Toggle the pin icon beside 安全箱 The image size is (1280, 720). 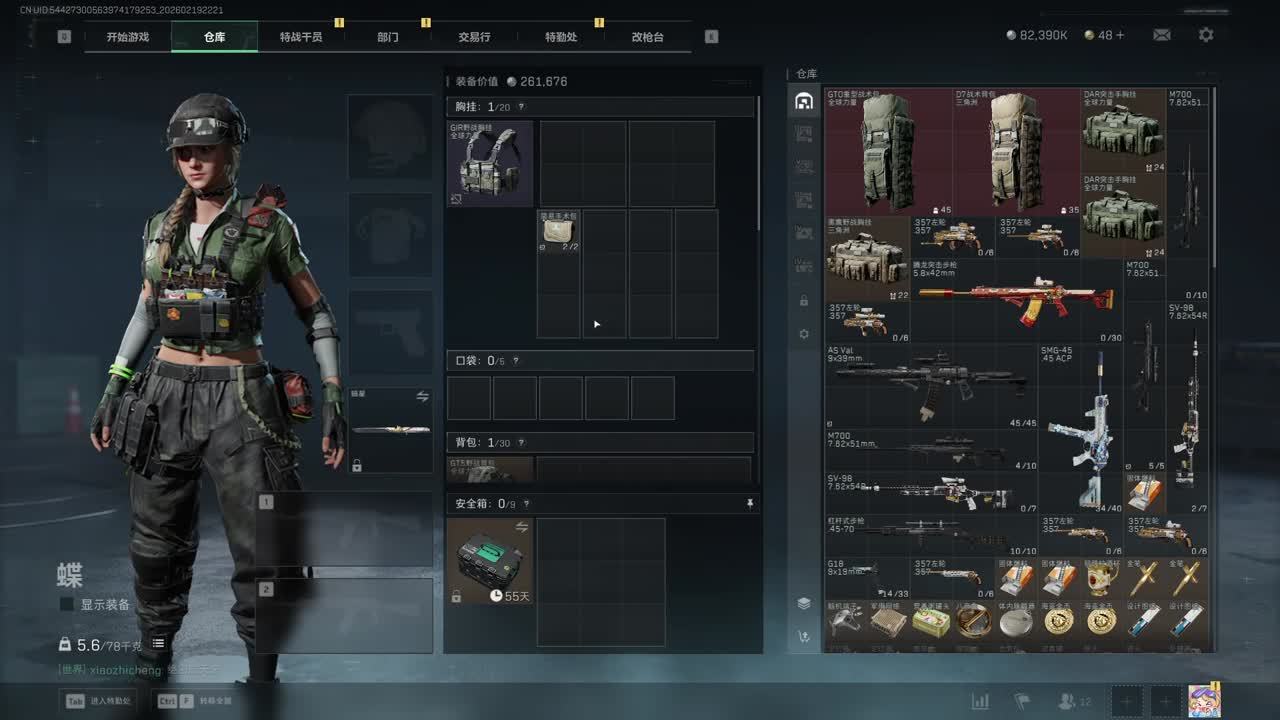tap(750, 504)
